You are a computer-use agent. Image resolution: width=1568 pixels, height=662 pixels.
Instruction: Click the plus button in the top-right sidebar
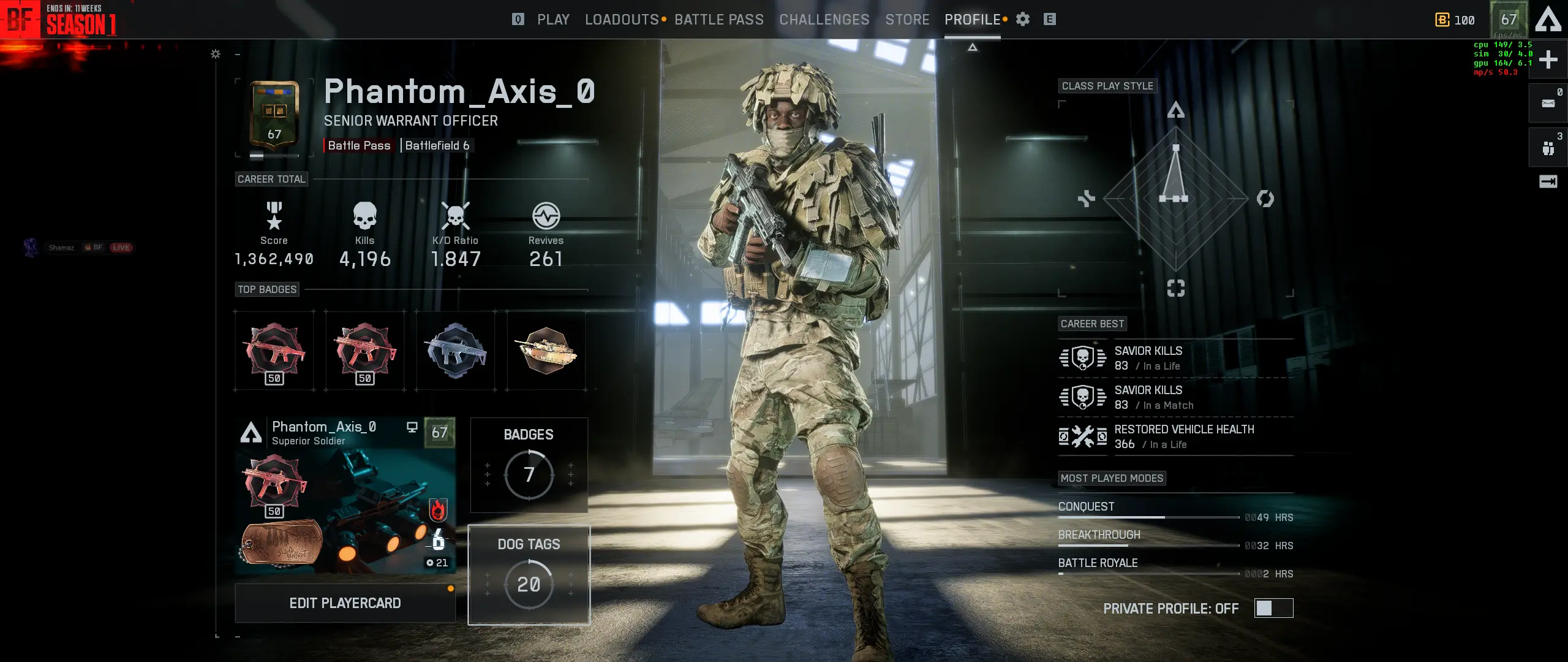click(1548, 59)
